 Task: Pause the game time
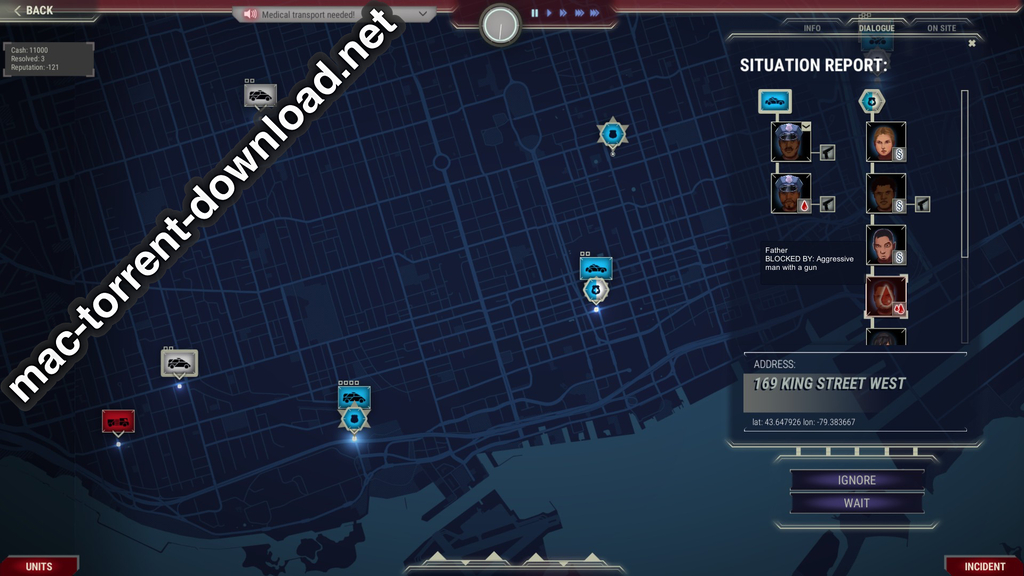pos(535,13)
